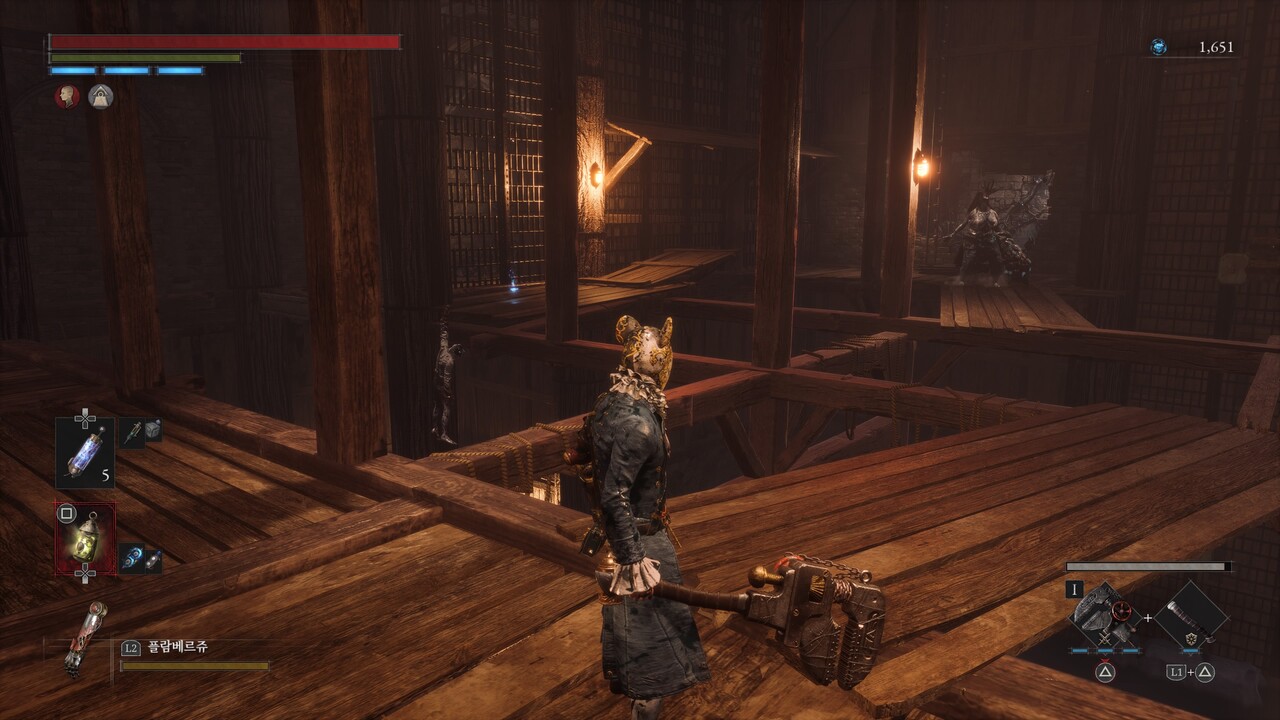Select the gray cube item in upper belt

(x=153, y=430)
